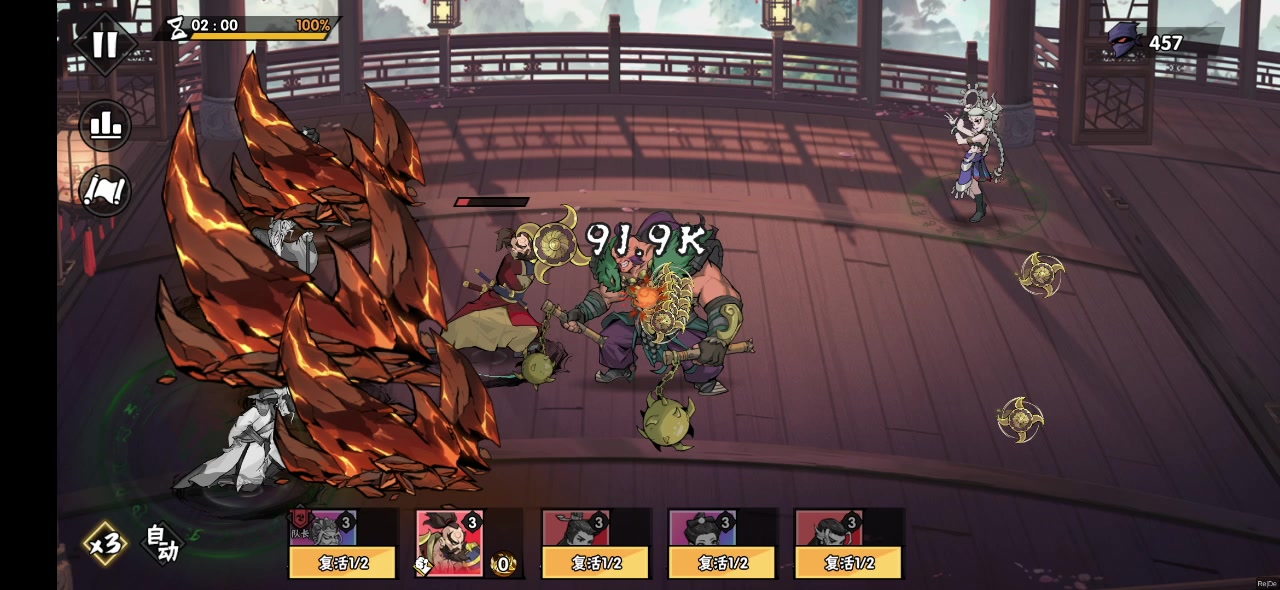Select the red bearded hero portrait card
Screen dimensions: 1280x590
tap(450, 542)
